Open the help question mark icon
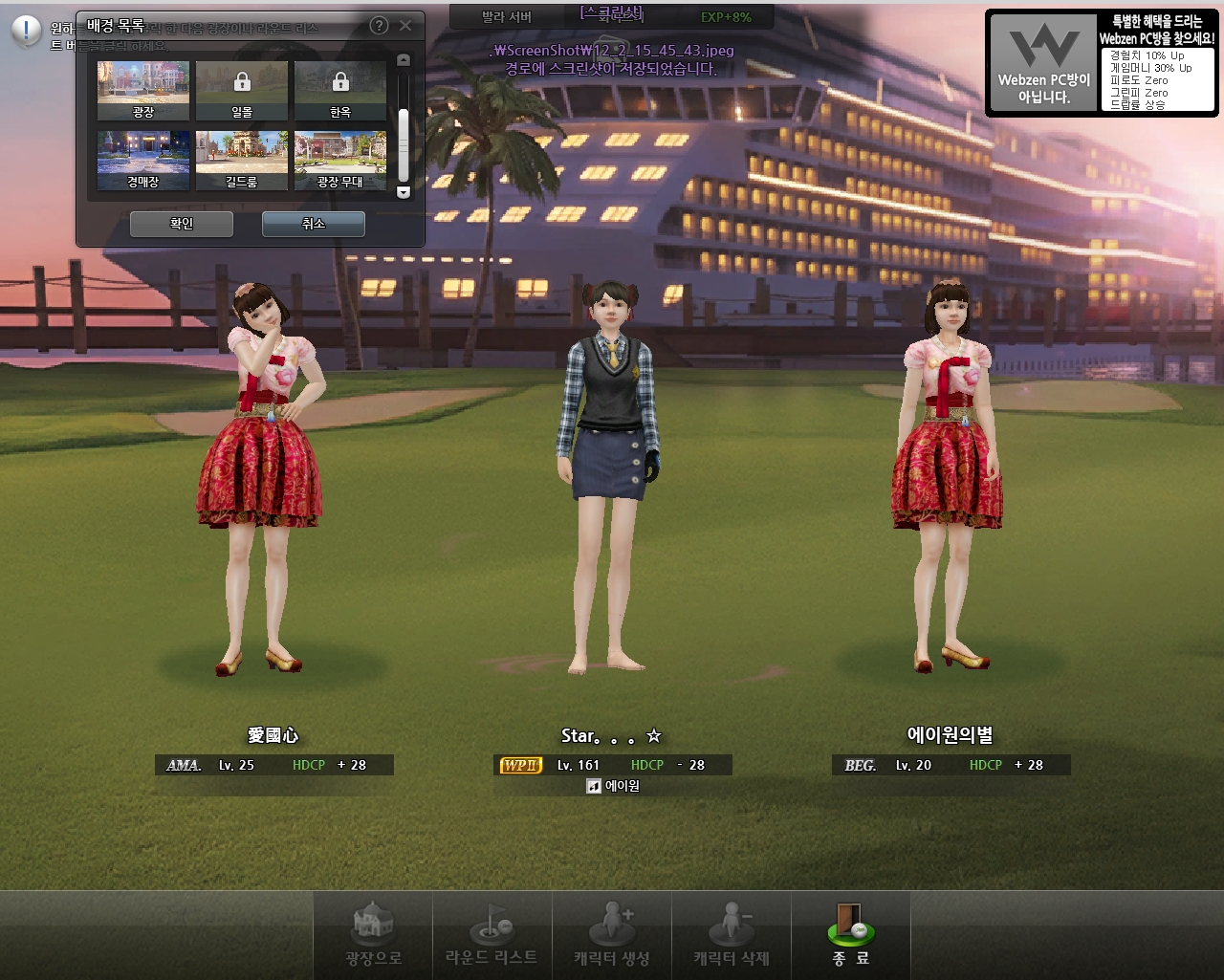This screenshot has width=1224, height=980. coord(379,26)
